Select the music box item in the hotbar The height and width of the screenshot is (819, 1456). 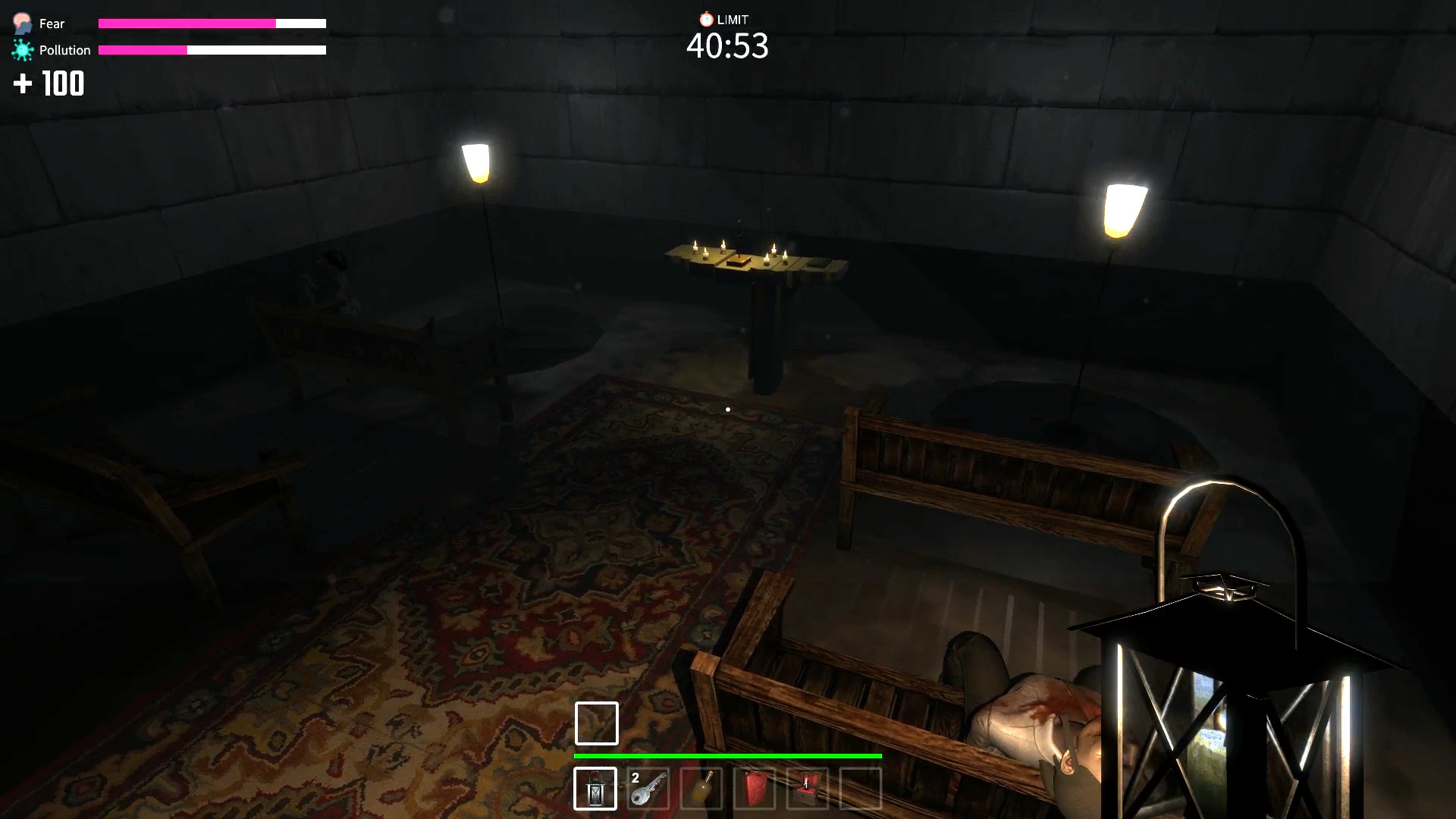[807, 790]
